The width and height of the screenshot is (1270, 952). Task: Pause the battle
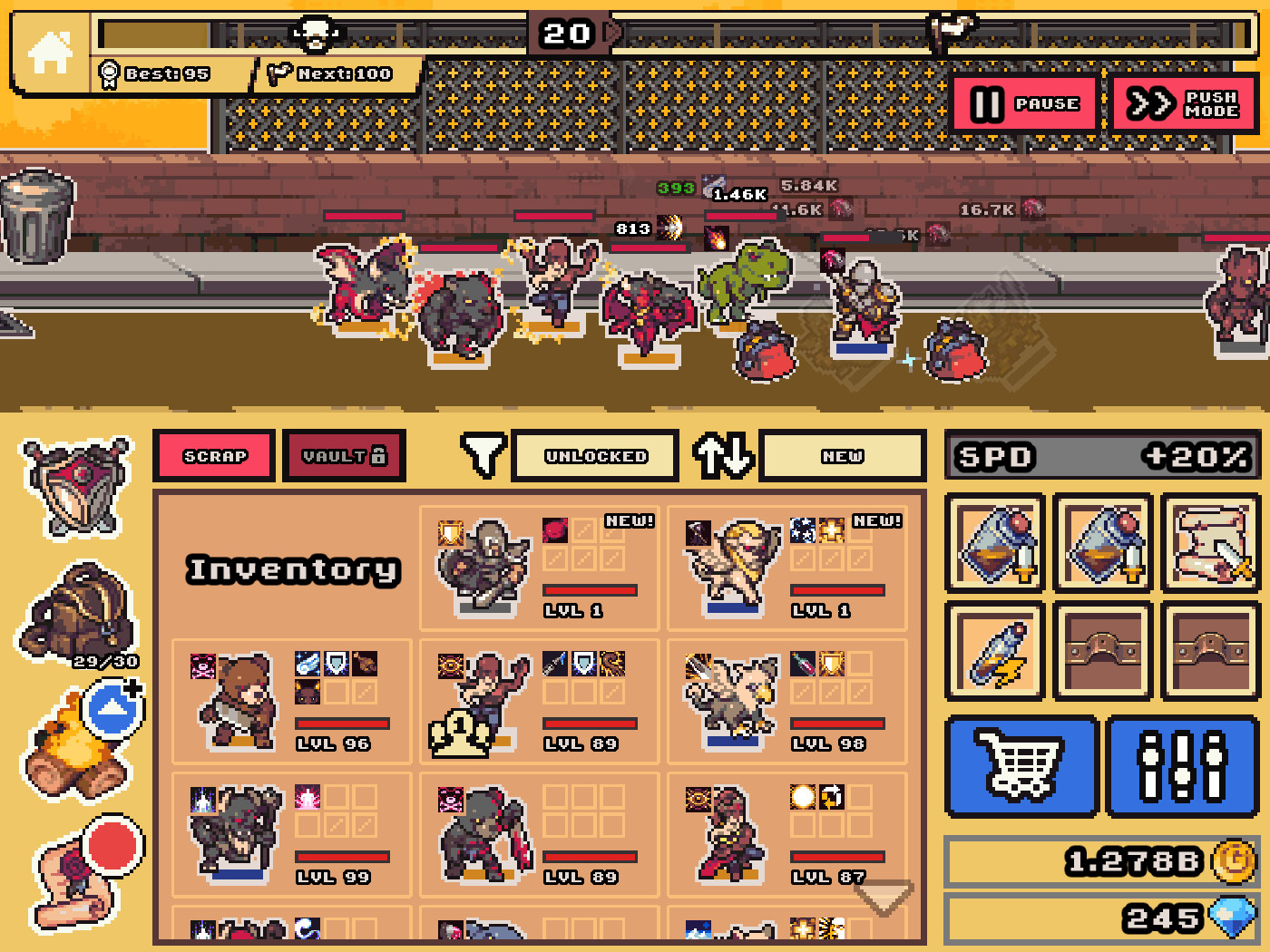1024,103
